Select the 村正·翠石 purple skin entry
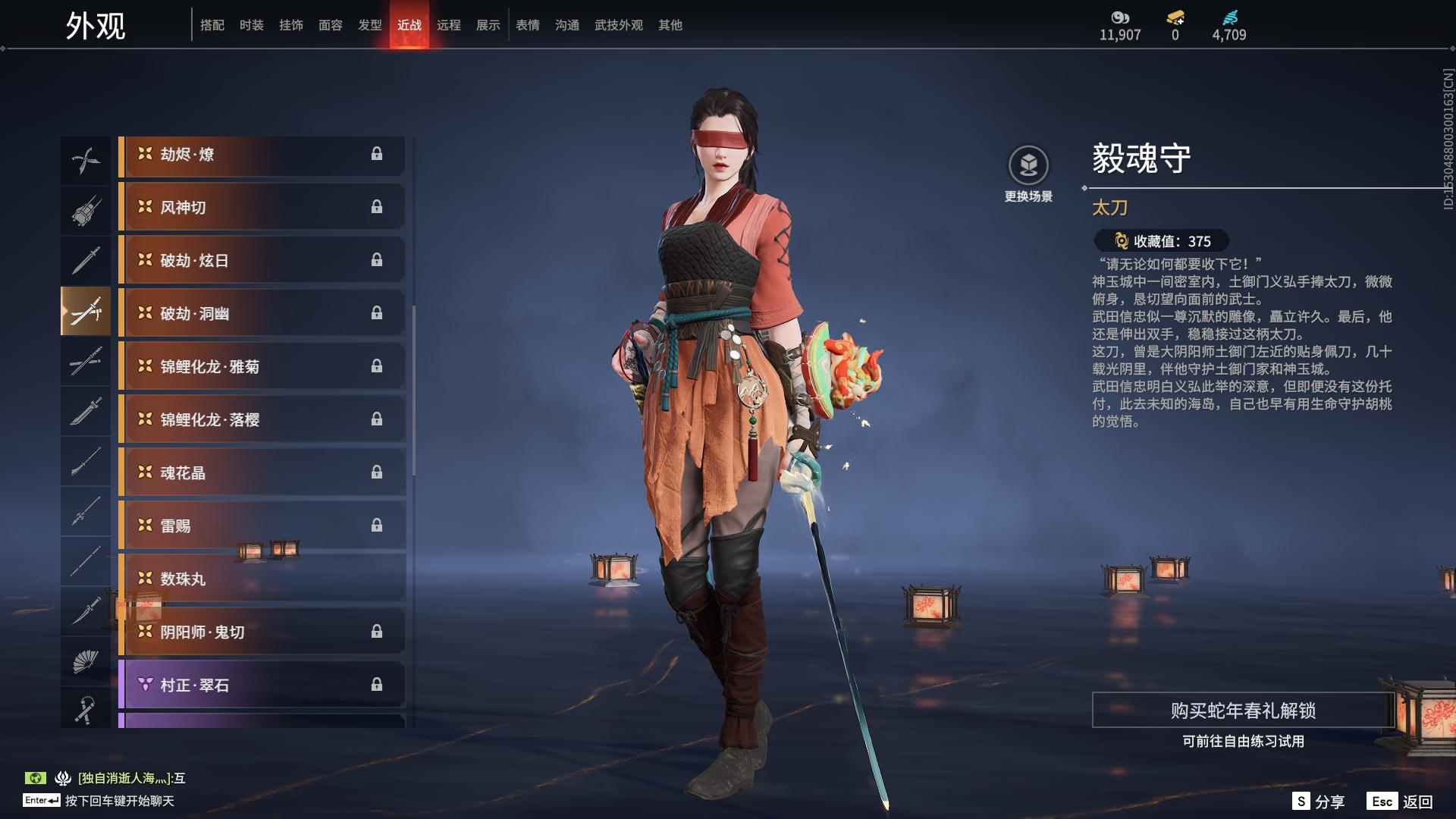Screen dimensions: 1456x819 (x=261, y=685)
